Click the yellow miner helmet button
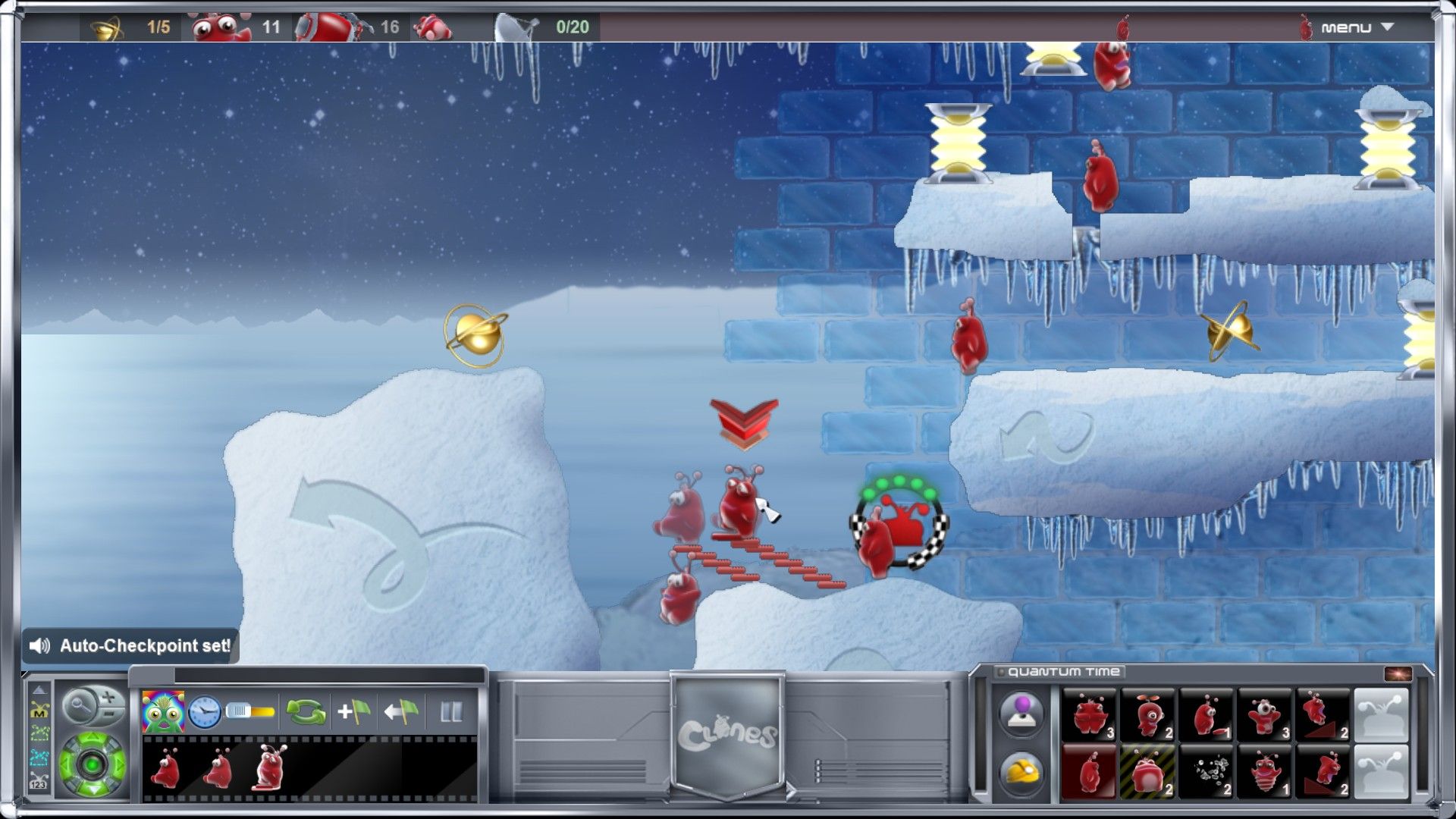This screenshot has height=819, width=1456. (x=1021, y=772)
